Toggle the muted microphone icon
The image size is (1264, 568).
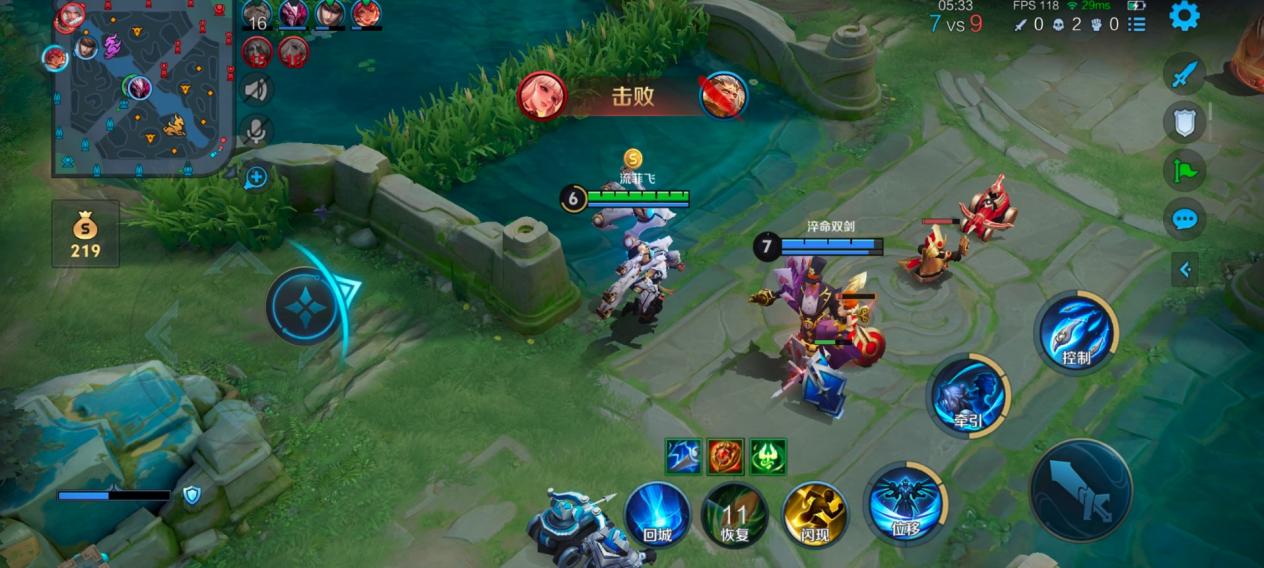click(x=256, y=131)
